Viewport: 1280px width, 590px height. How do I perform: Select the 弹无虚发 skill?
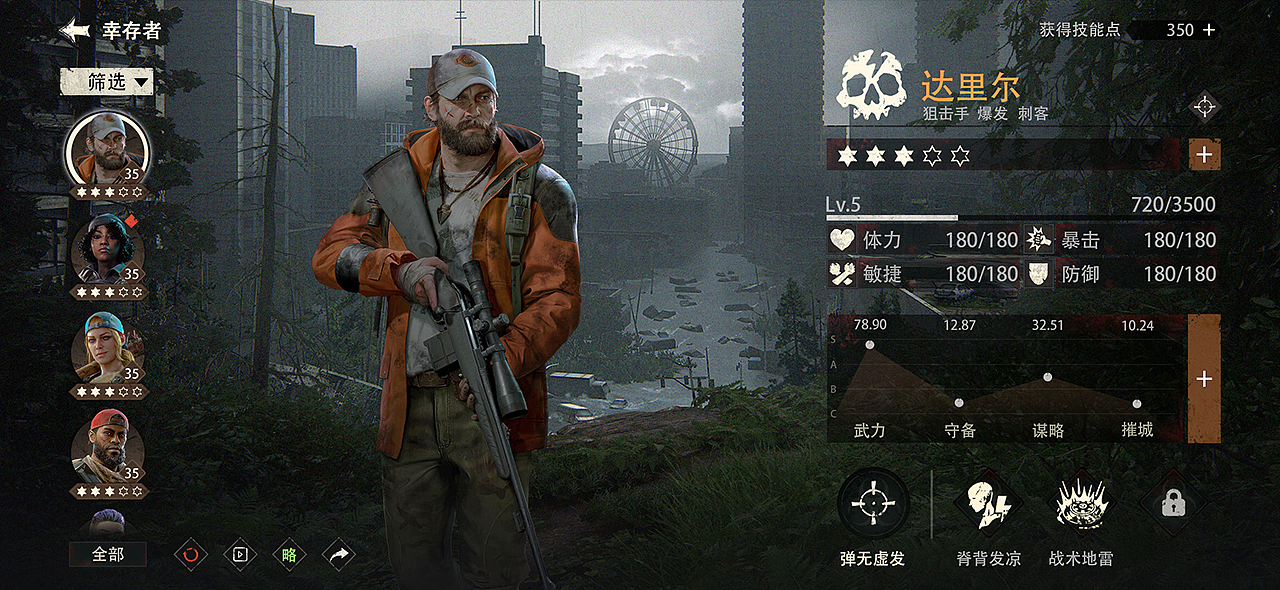point(873,504)
